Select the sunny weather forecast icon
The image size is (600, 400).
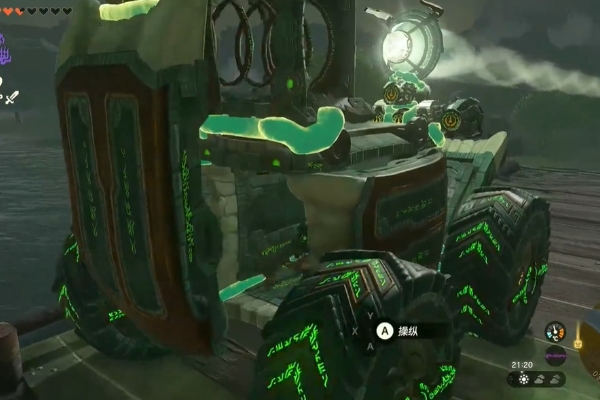(524, 380)
